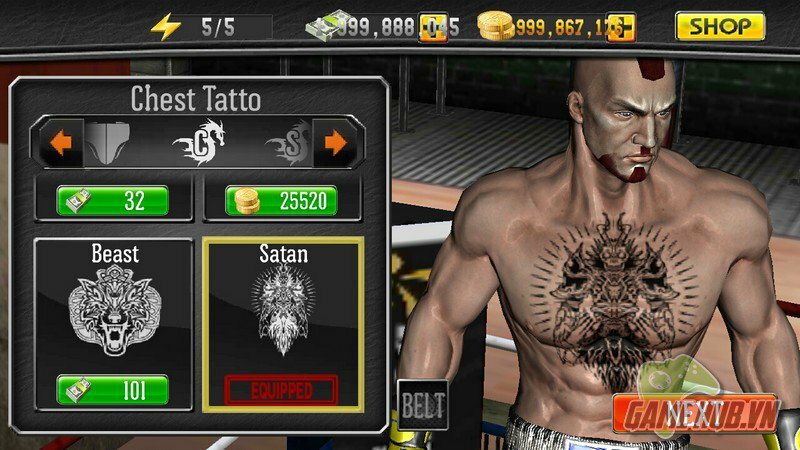800x450 pixels.
Task: Purchase Beast tattoo for 101 cash
Action: coord(112,387)
